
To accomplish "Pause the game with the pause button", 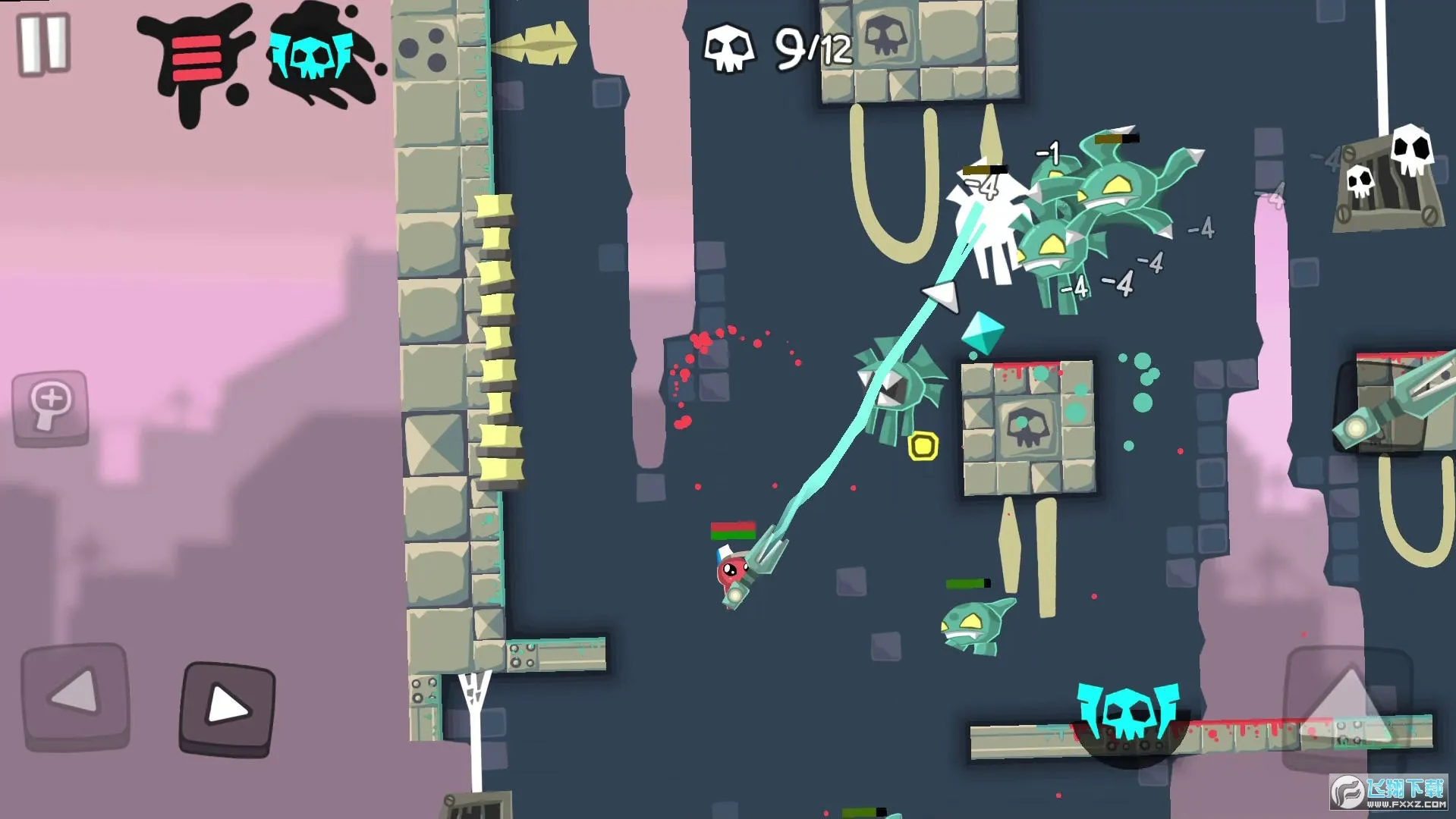I will tap(43, 45).
